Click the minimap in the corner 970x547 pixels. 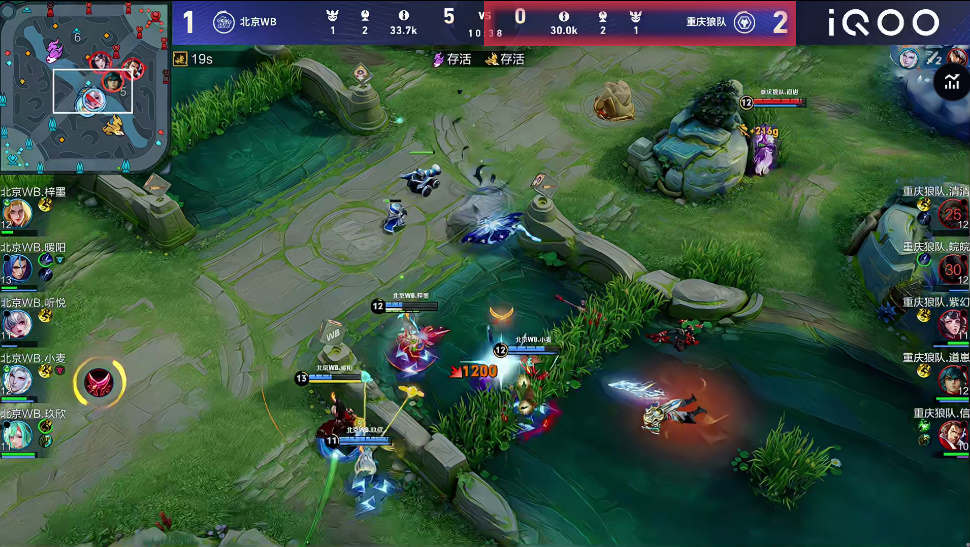[x=85, y=88]
